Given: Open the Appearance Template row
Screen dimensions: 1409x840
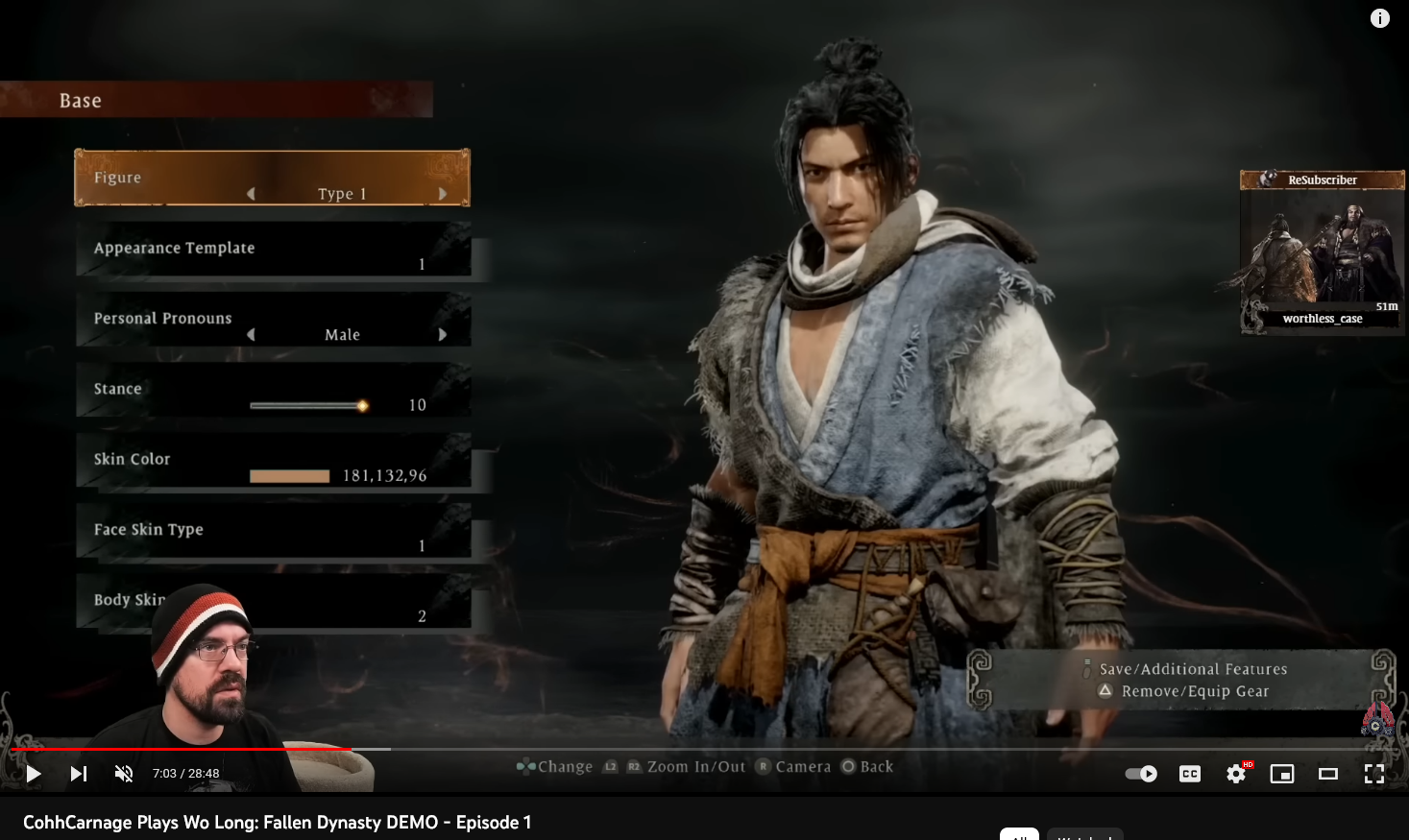Looking at the screenshot, I should (x=273, y=250).
